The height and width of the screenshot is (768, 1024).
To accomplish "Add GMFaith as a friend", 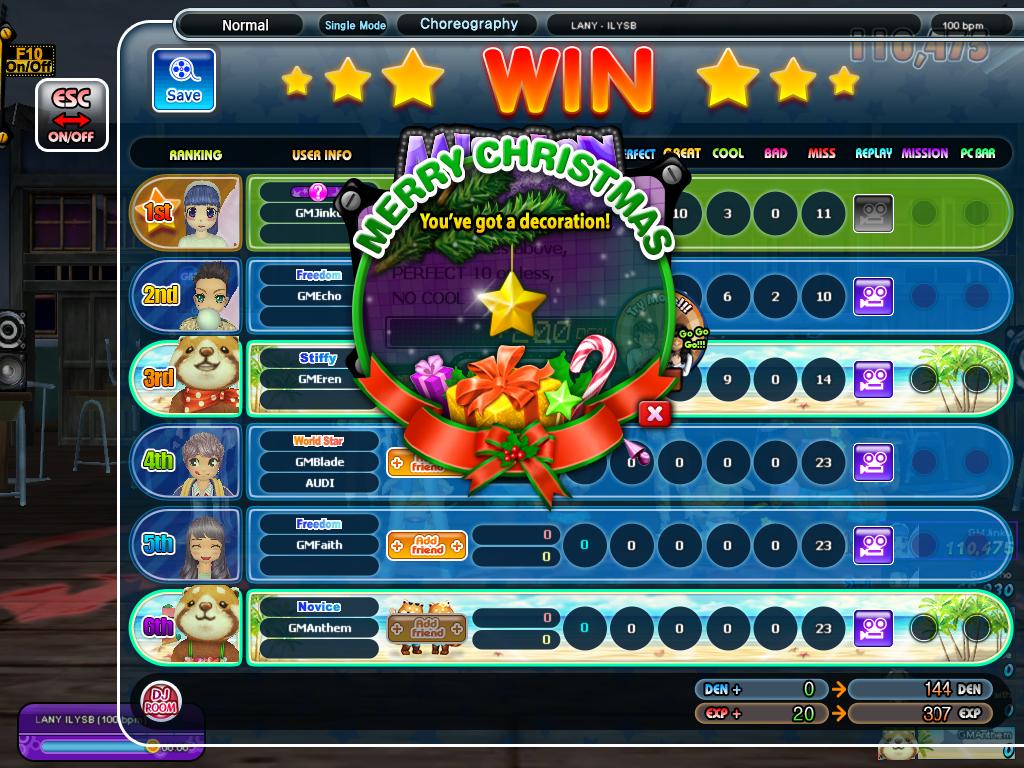I will click(427, 545).
